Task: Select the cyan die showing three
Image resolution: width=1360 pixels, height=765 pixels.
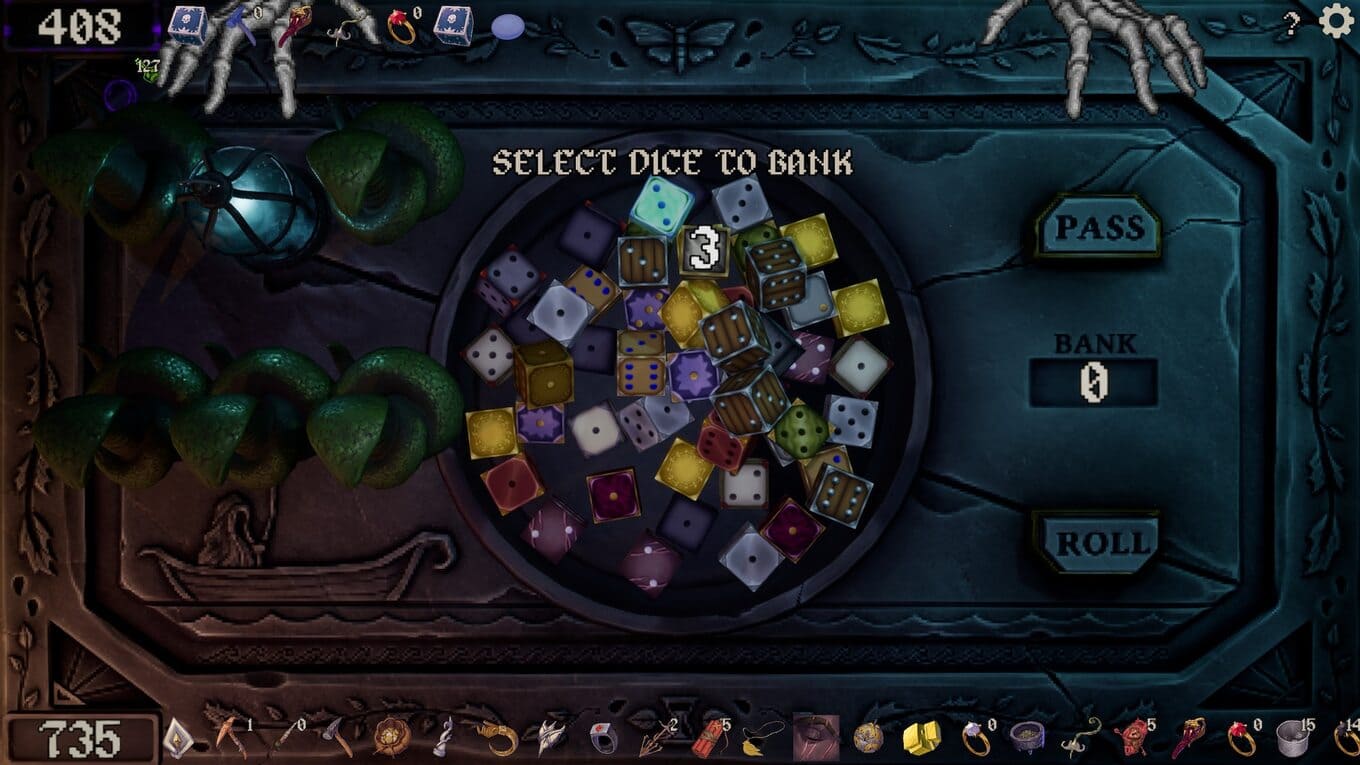Action: [661, 205]
